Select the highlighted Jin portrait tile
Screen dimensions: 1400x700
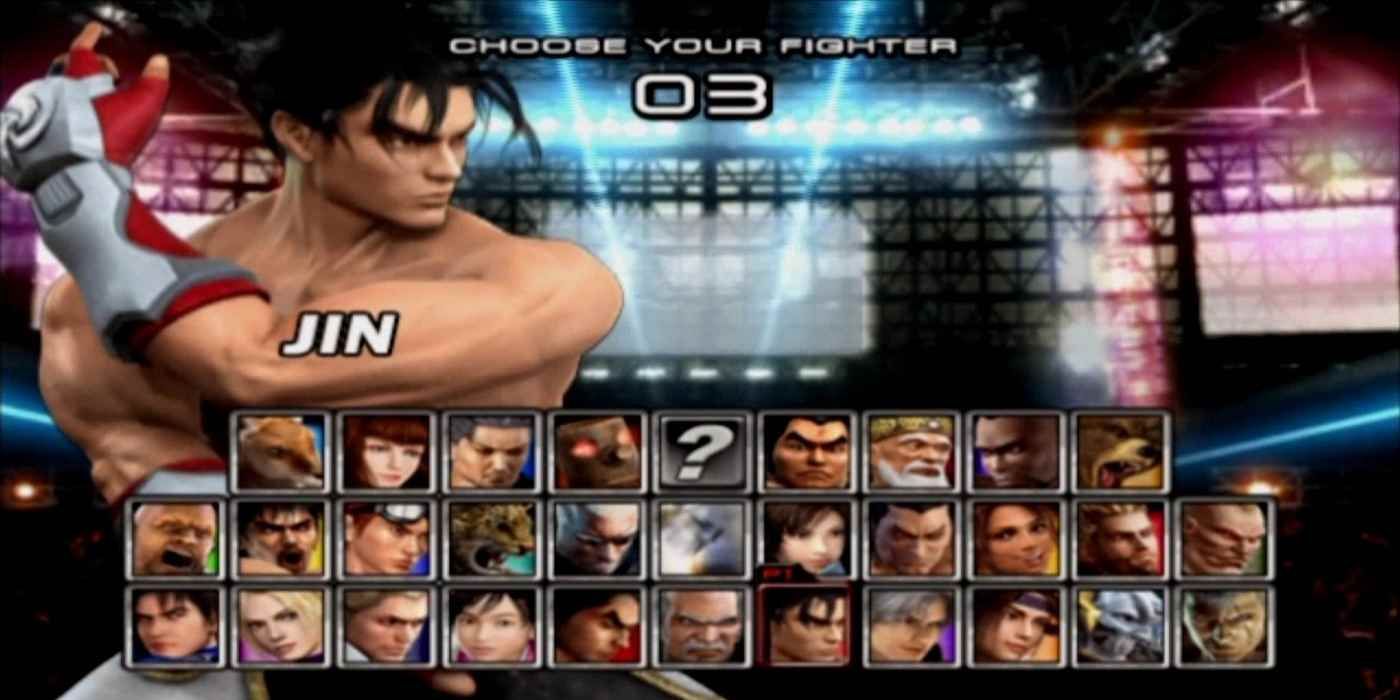[806, 626]
